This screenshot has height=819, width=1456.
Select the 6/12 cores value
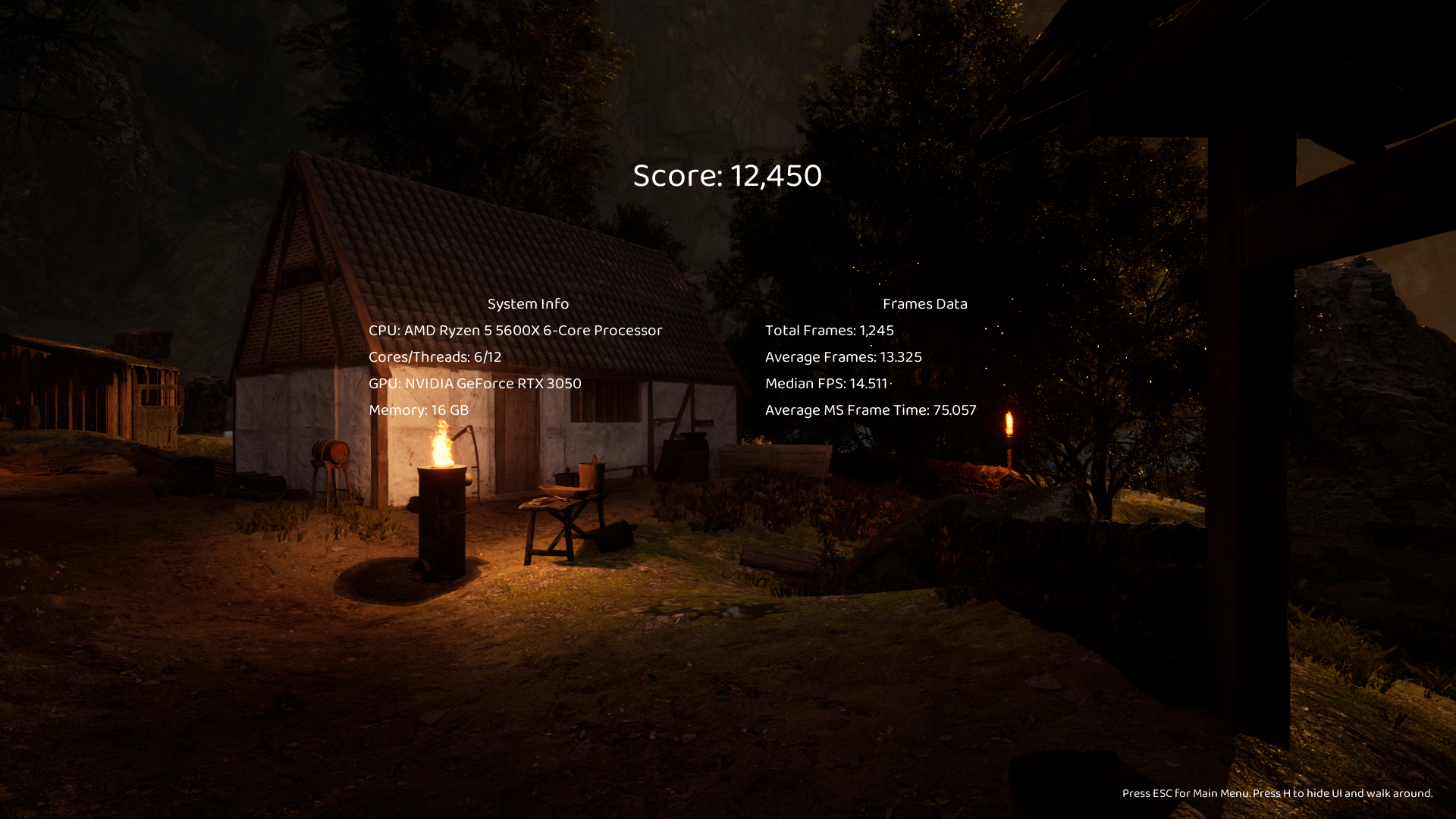[487, 356]
